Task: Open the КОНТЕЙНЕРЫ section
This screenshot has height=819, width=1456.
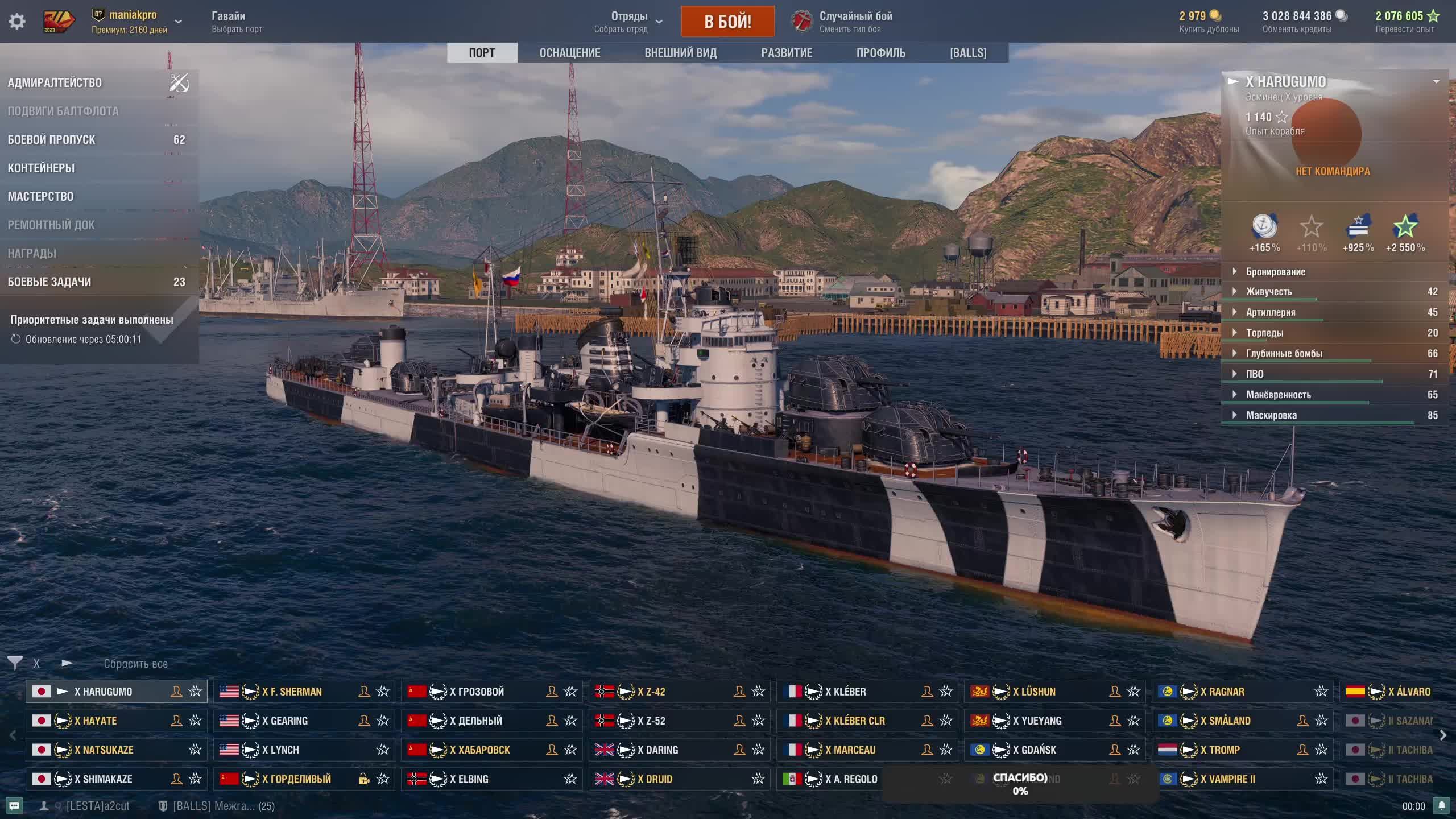Action: click(41, 168)
